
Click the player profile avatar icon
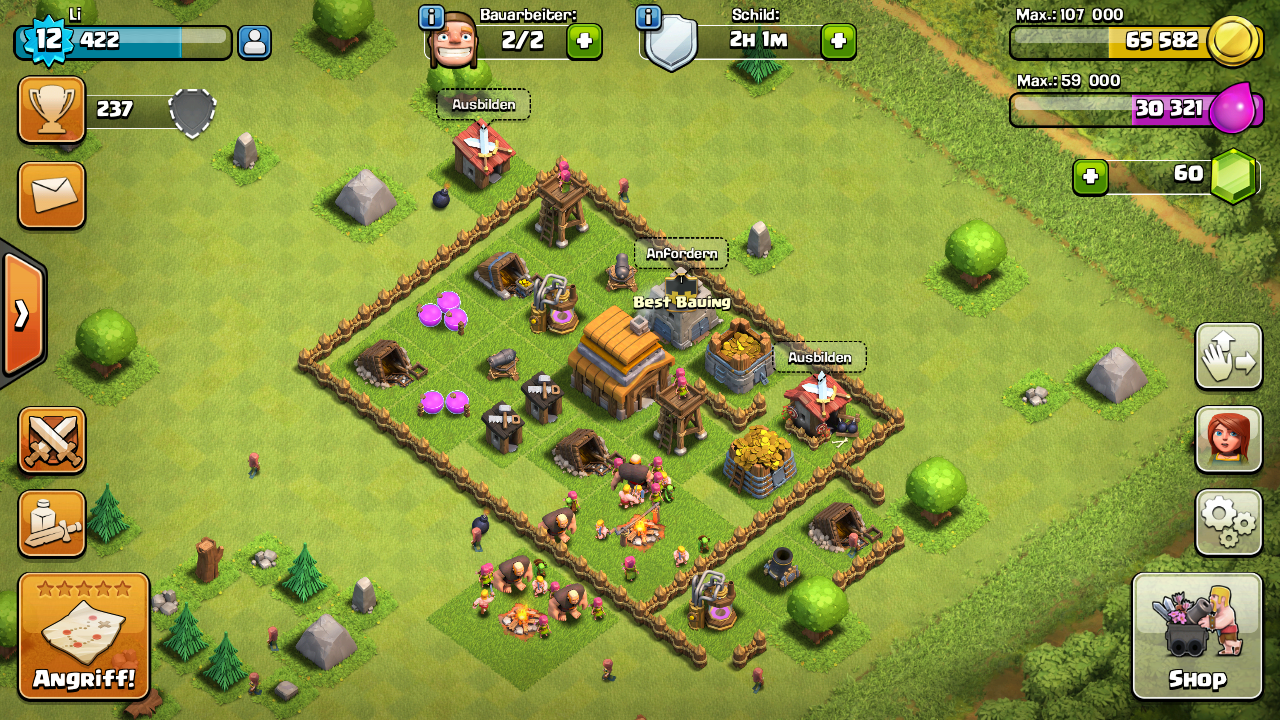pyautogui.click(x=255, y=42)
